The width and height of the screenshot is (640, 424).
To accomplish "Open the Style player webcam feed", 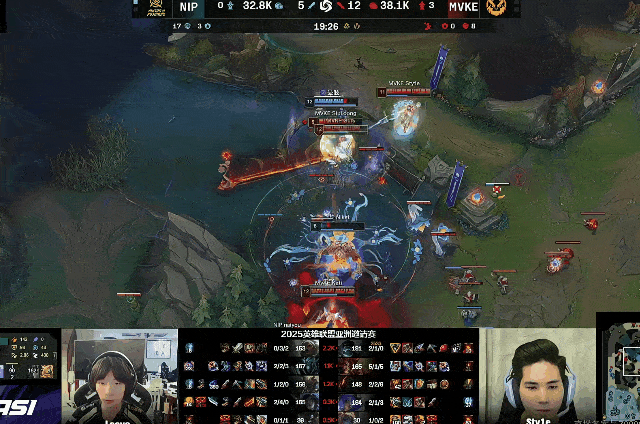I will pos(538,377).
